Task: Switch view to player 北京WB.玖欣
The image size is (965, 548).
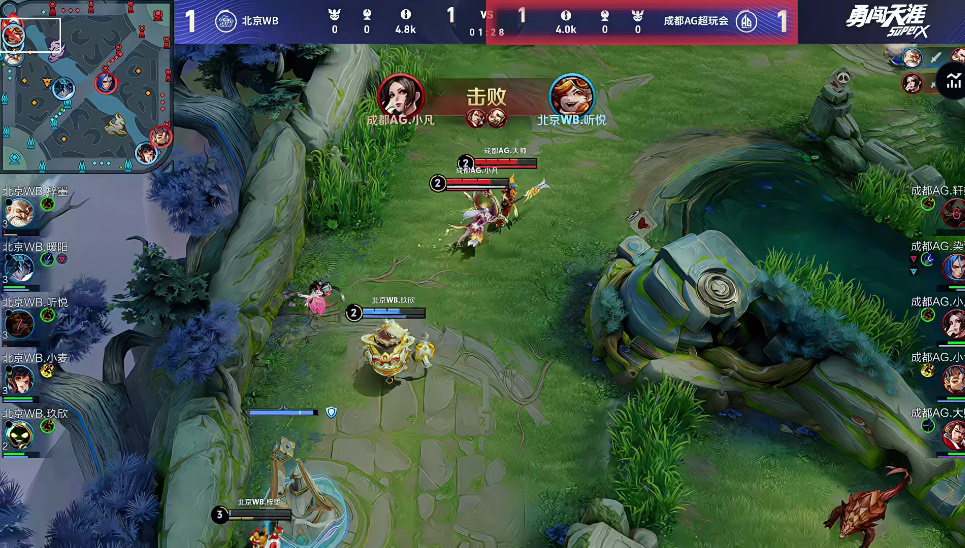Action: 18,434
